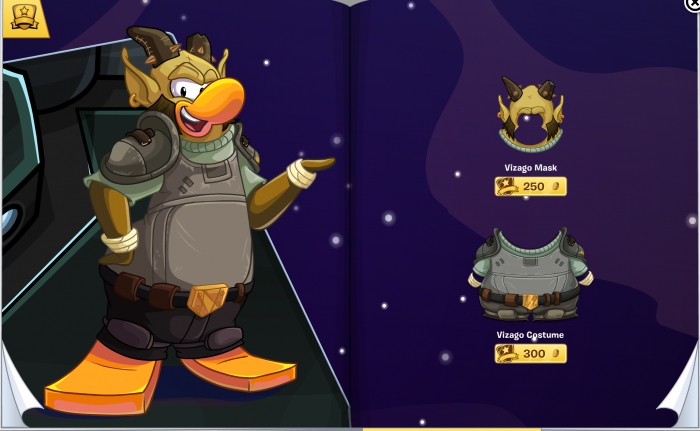Select the Vizago Costume armor picture
The width and height of the screenshot is (700, 431).
[x=530, y=273]
